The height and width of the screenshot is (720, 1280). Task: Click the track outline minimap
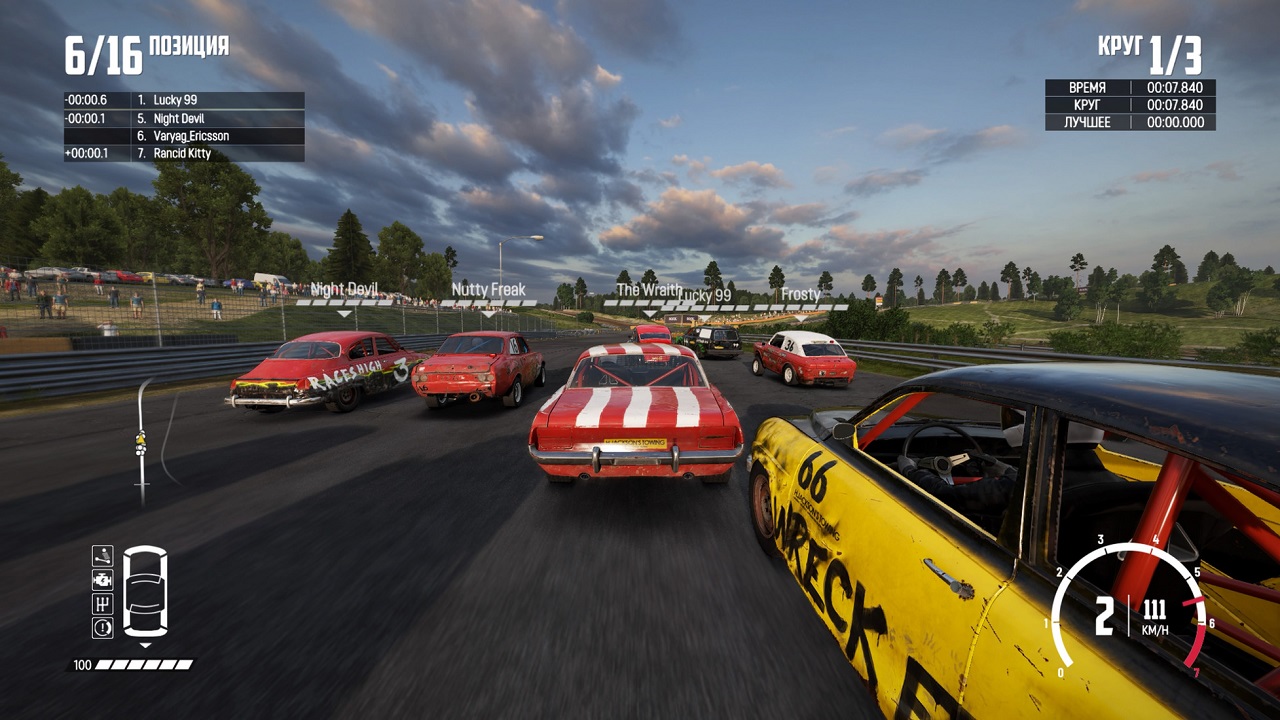coord(145,440)
